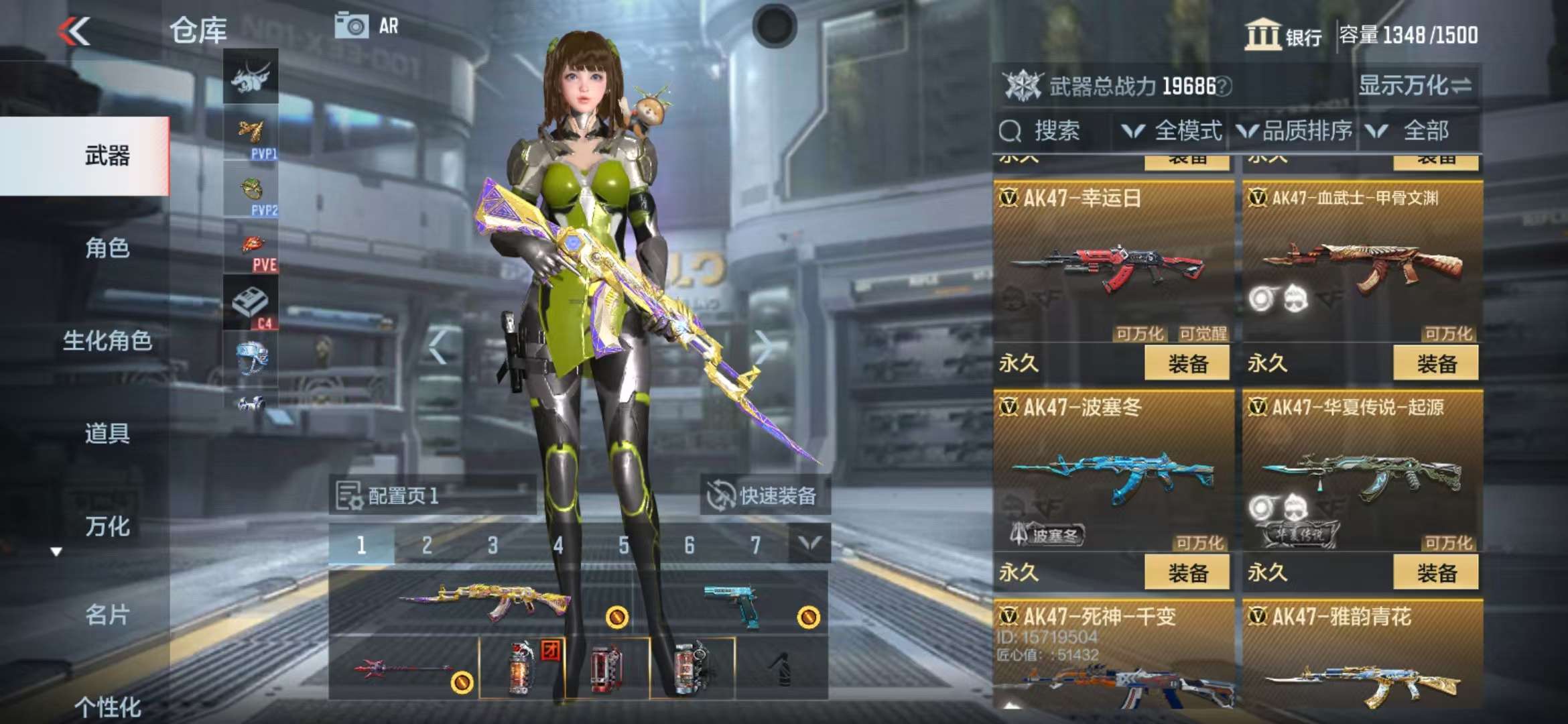This screenshot has width=1568, height=724.
Task: Open the 万化 category
Action: [107, 526]
